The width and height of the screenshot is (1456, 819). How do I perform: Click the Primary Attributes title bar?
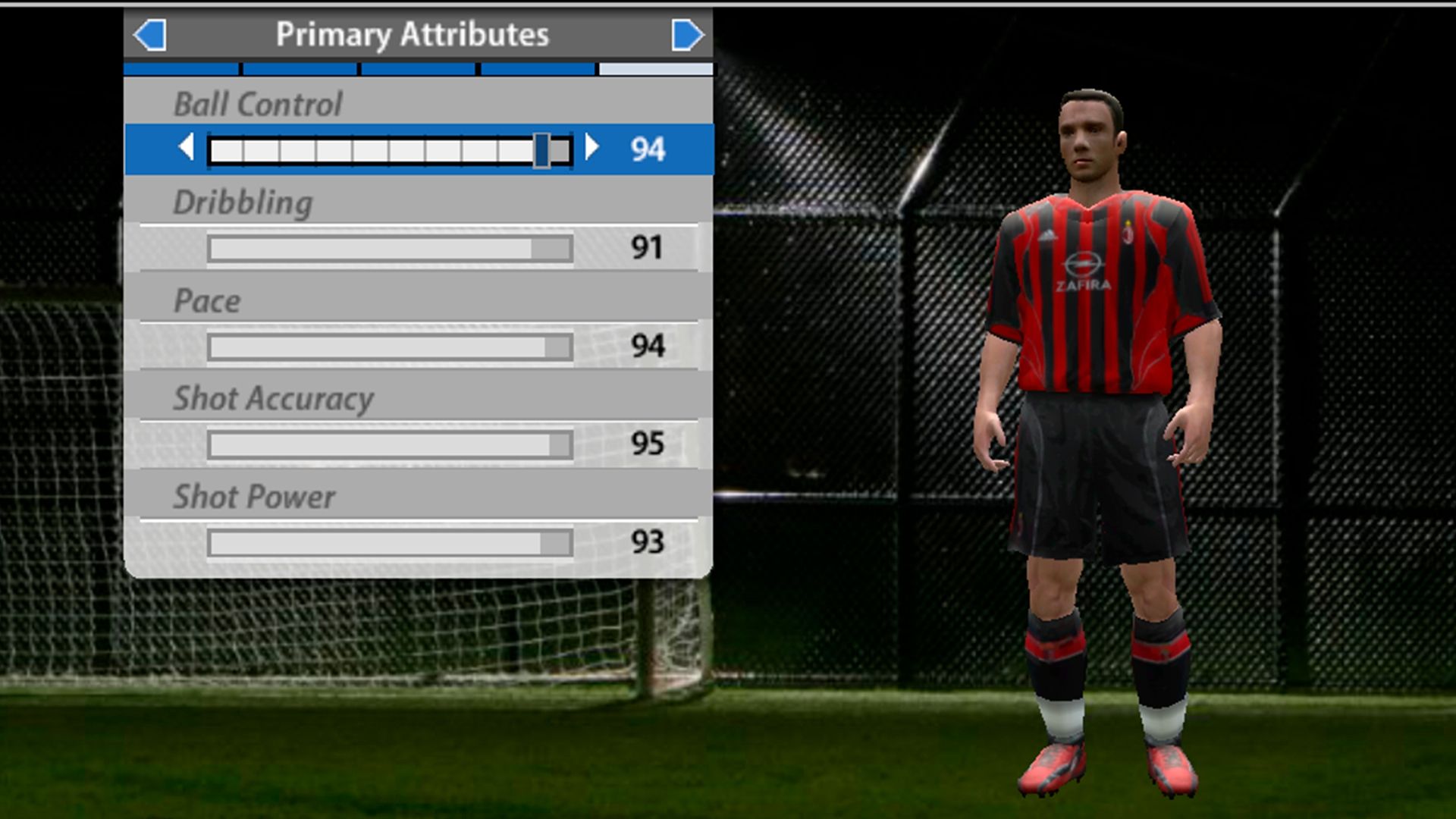tap(413, 33)
